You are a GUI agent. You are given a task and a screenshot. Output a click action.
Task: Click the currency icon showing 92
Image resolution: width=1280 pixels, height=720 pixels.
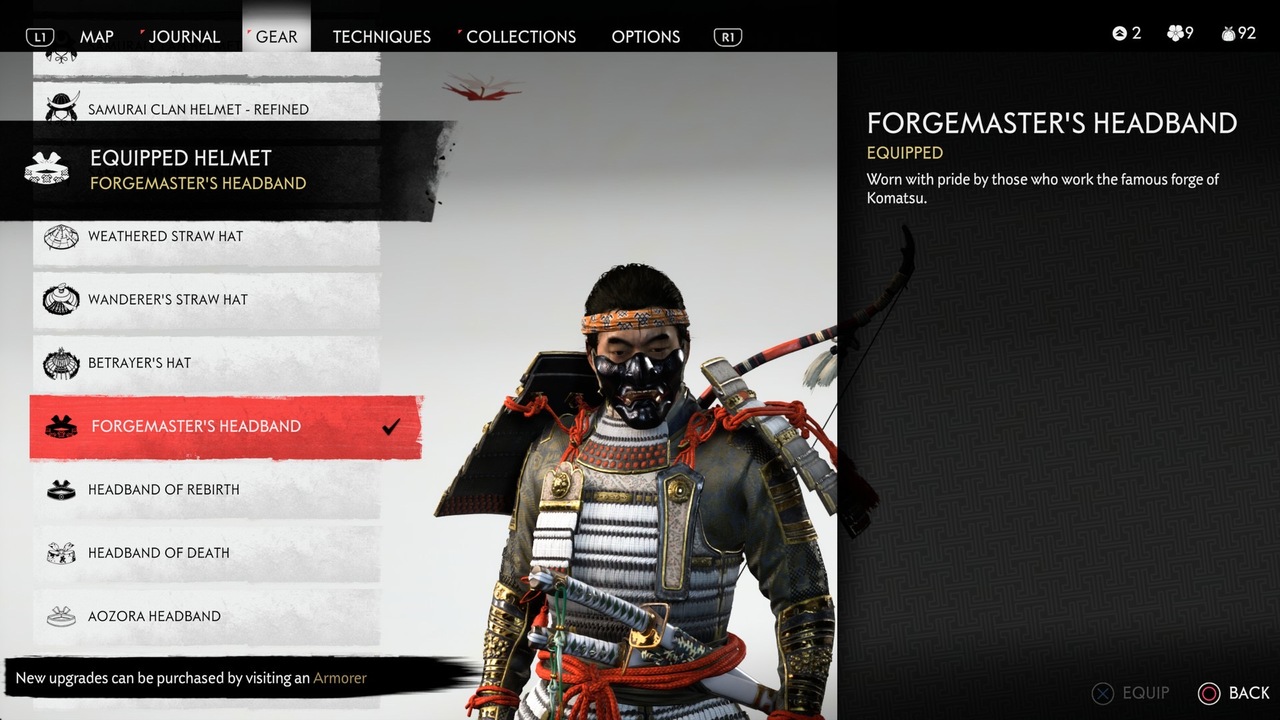[x=1228, y=32]
